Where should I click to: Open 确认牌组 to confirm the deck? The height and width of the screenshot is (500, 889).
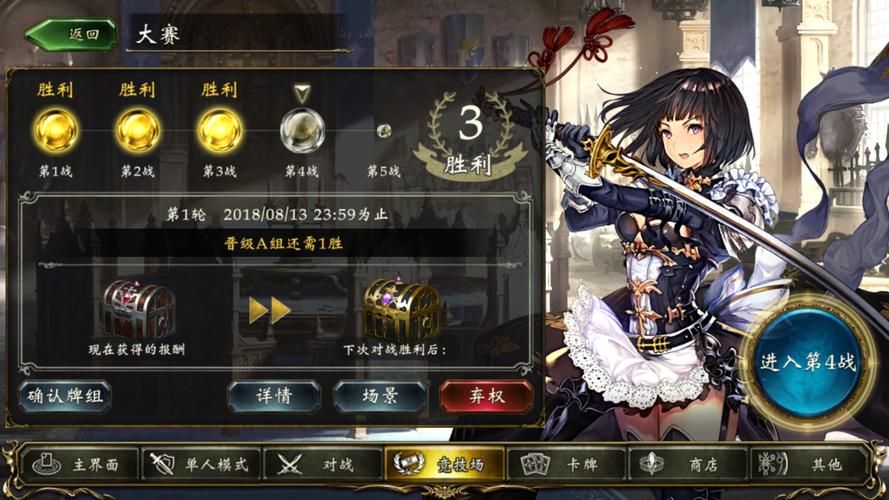coord(66,396)
